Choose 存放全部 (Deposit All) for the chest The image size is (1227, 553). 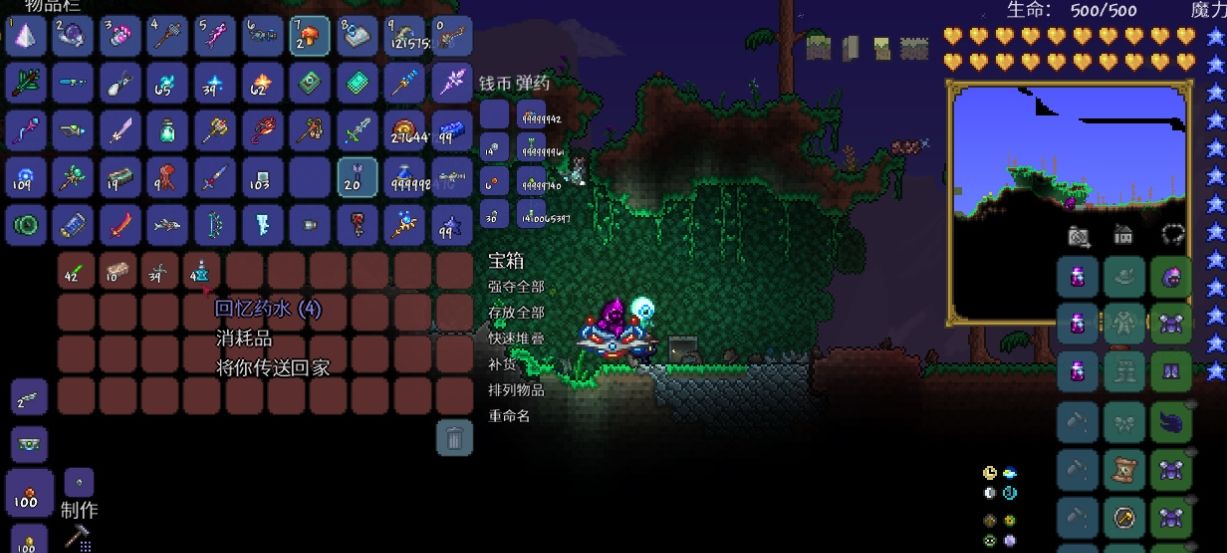[x=516, y=313]
